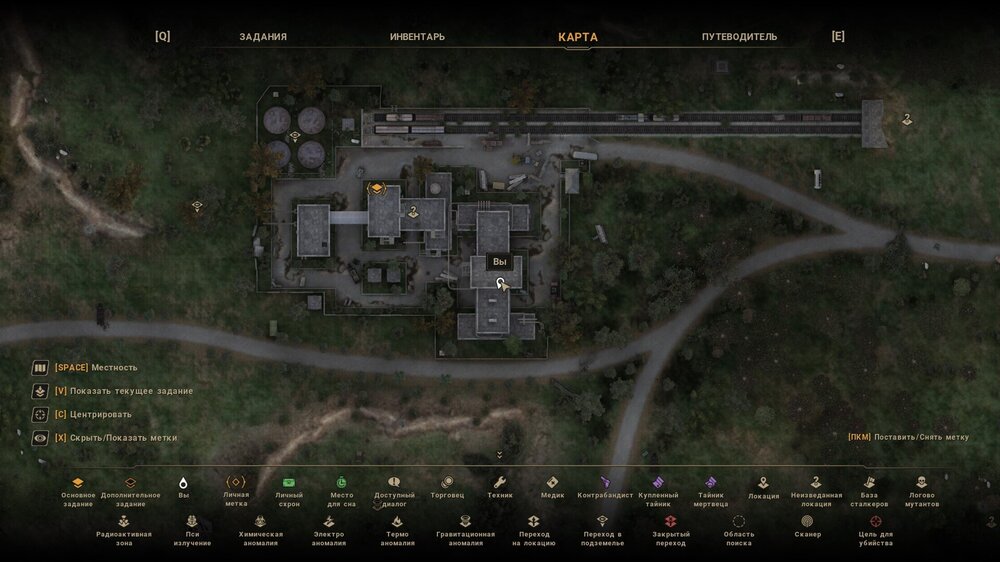The image size is (1000, 562).
Task: Choose the Радиоактивная зона legend entry
Action: pos(124,526)
